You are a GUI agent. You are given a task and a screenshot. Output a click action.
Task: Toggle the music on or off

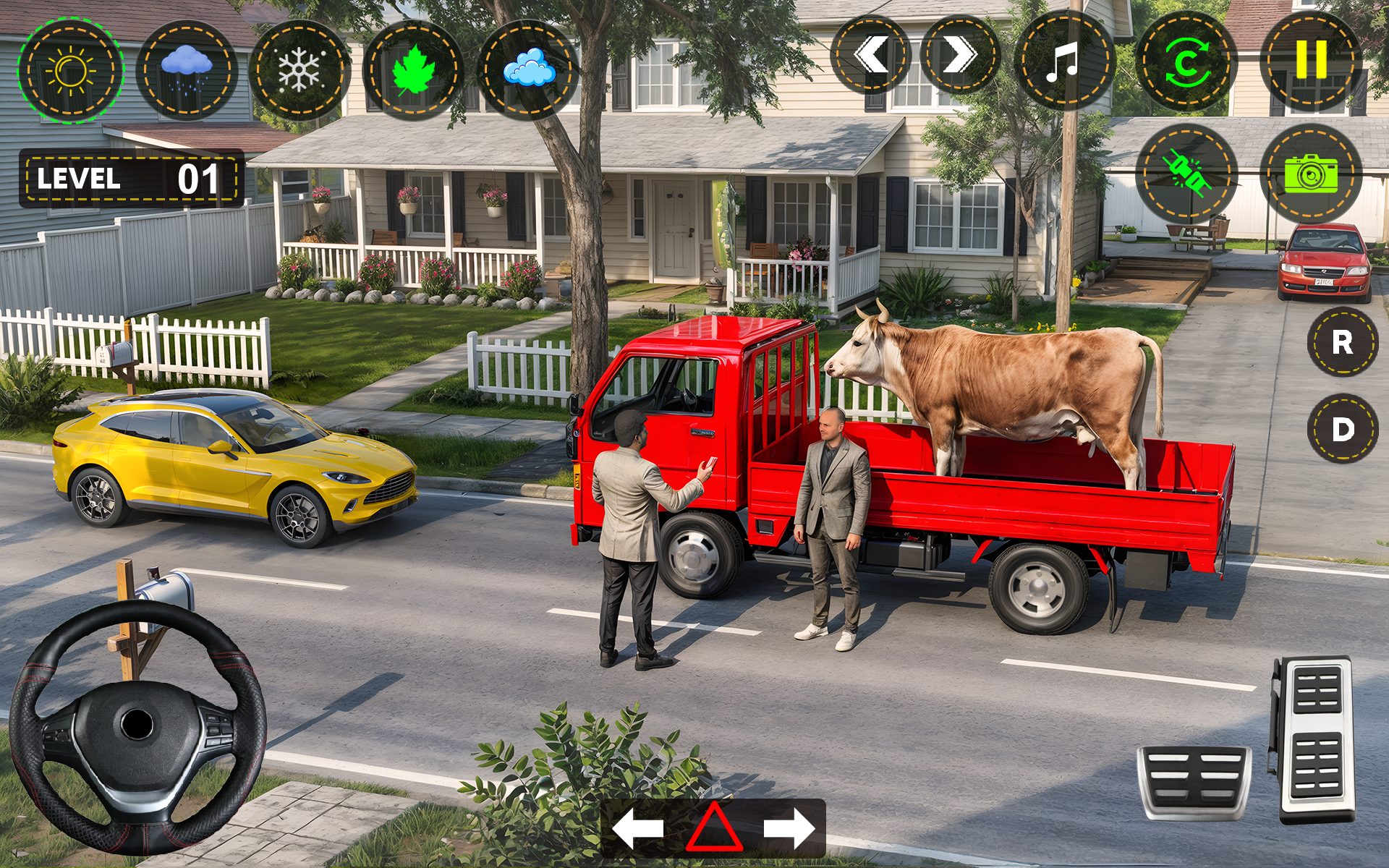point(1063,61)
